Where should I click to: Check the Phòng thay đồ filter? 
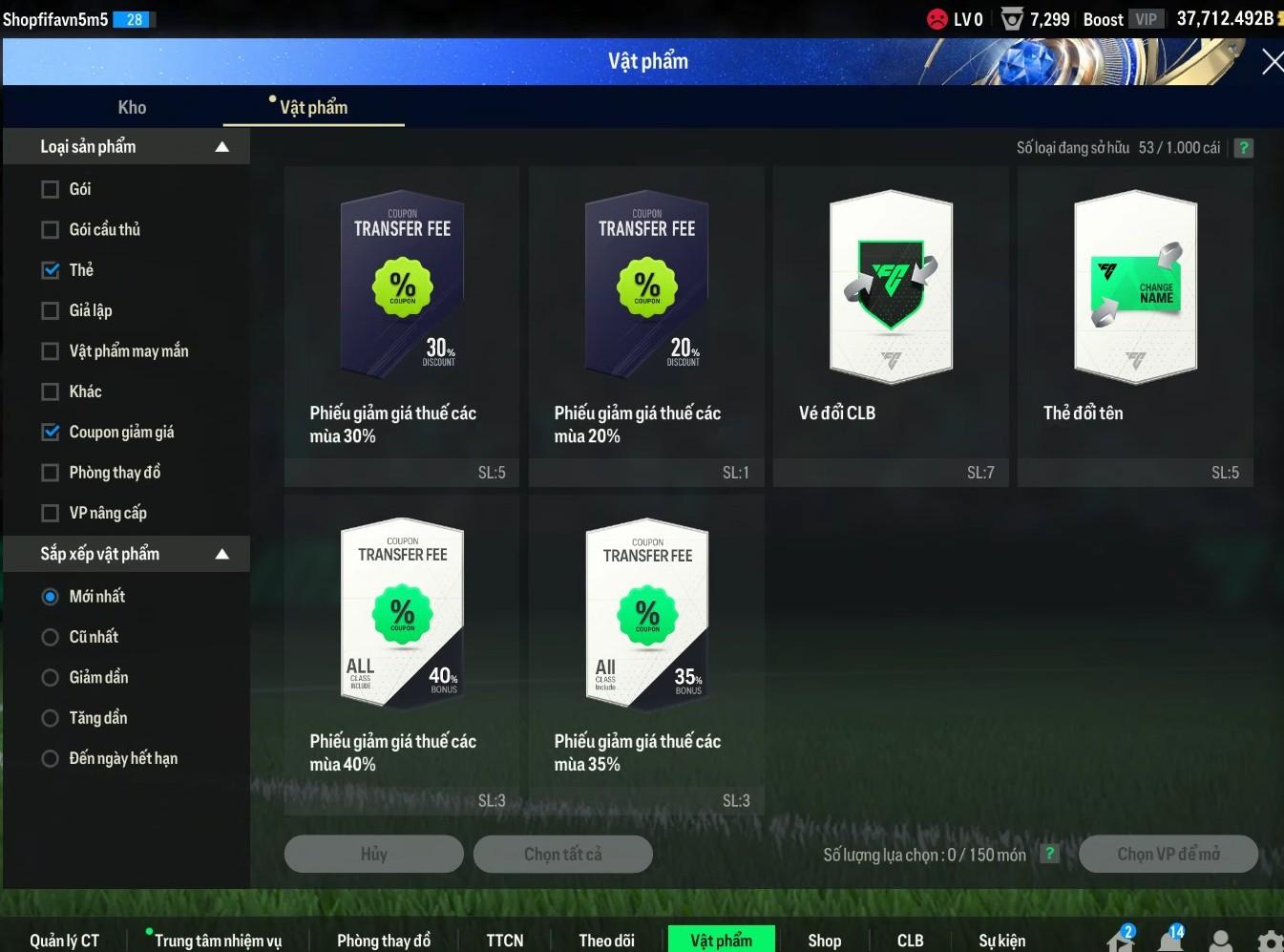(x=51, y=473)
